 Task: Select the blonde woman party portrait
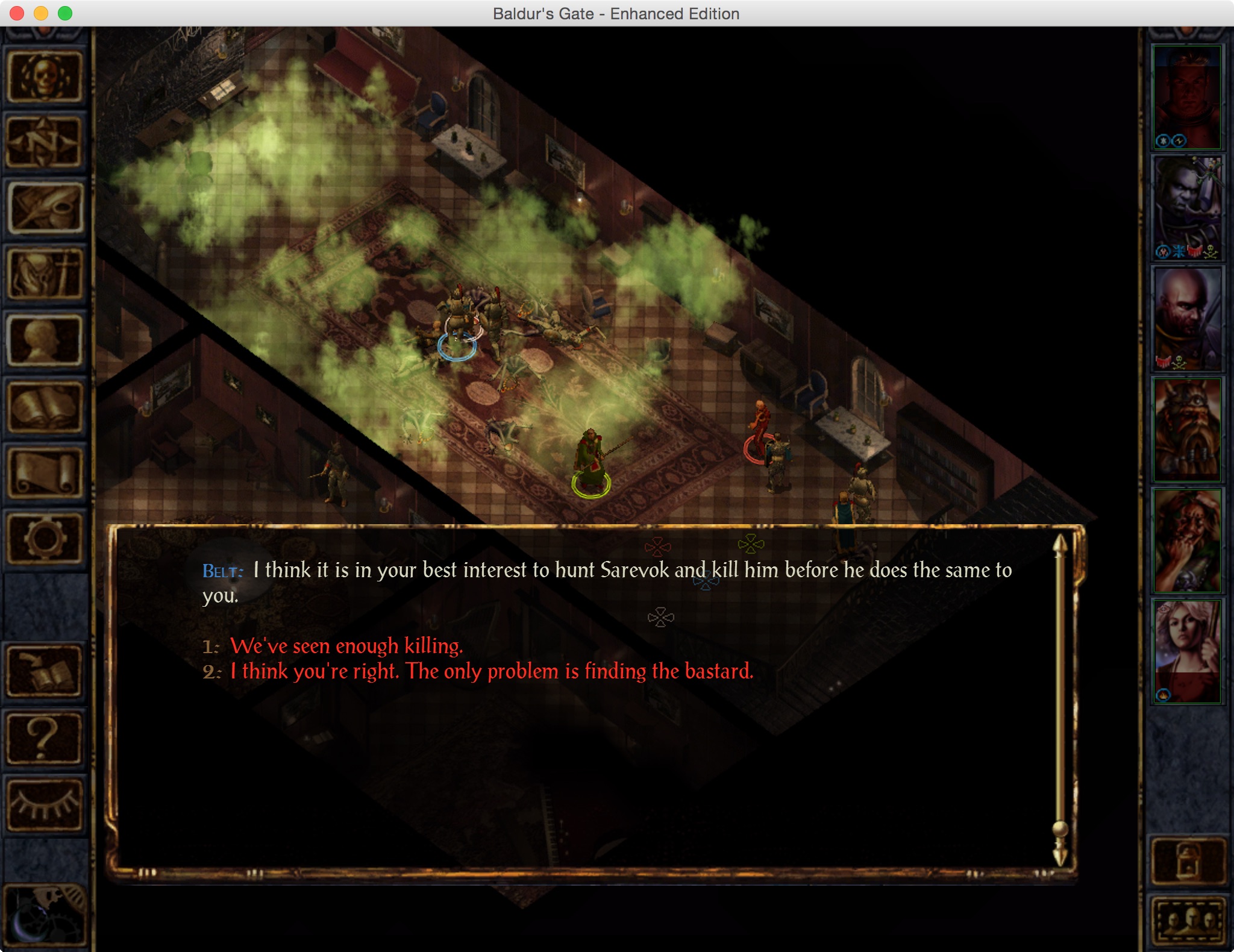[x=1186, y=651]
